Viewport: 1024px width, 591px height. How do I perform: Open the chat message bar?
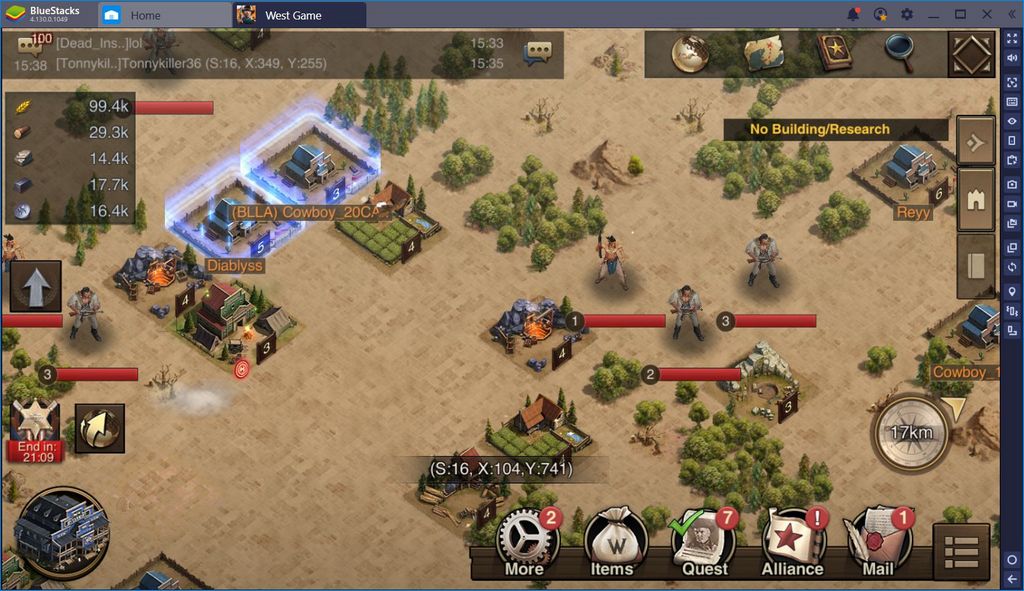(270, 53)
